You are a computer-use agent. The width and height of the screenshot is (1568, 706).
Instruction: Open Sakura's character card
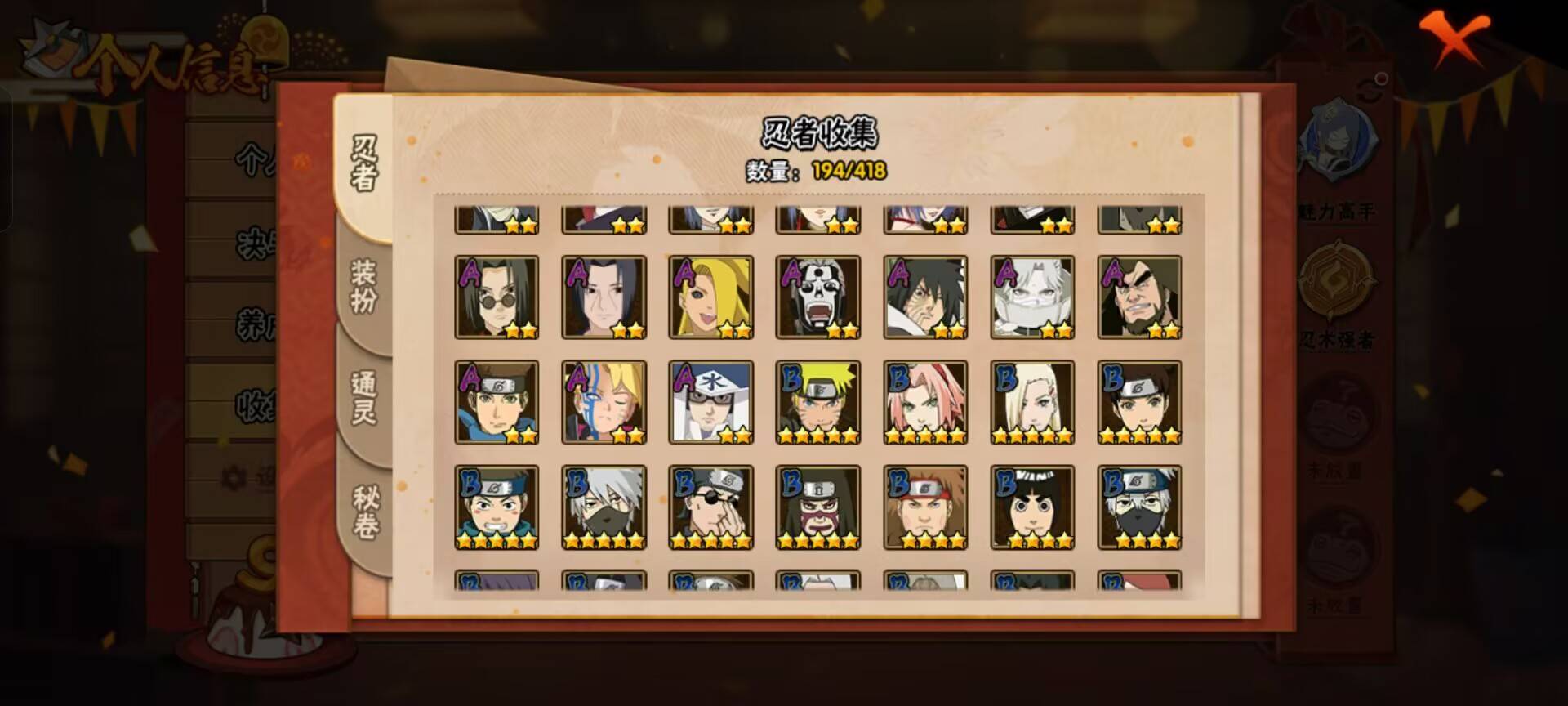(924, 400)
